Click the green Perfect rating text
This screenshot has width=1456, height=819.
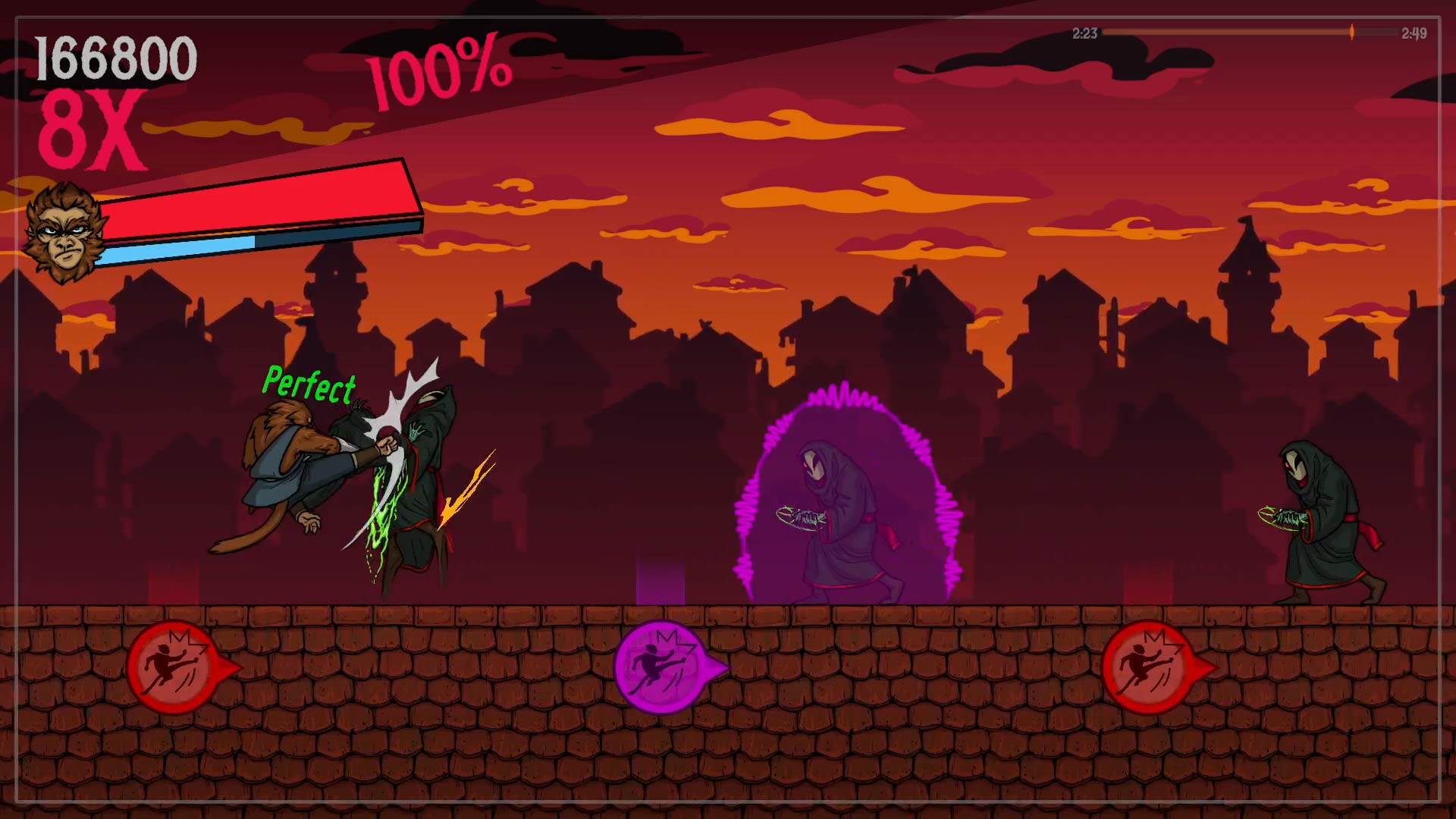[x=309, y=385]
